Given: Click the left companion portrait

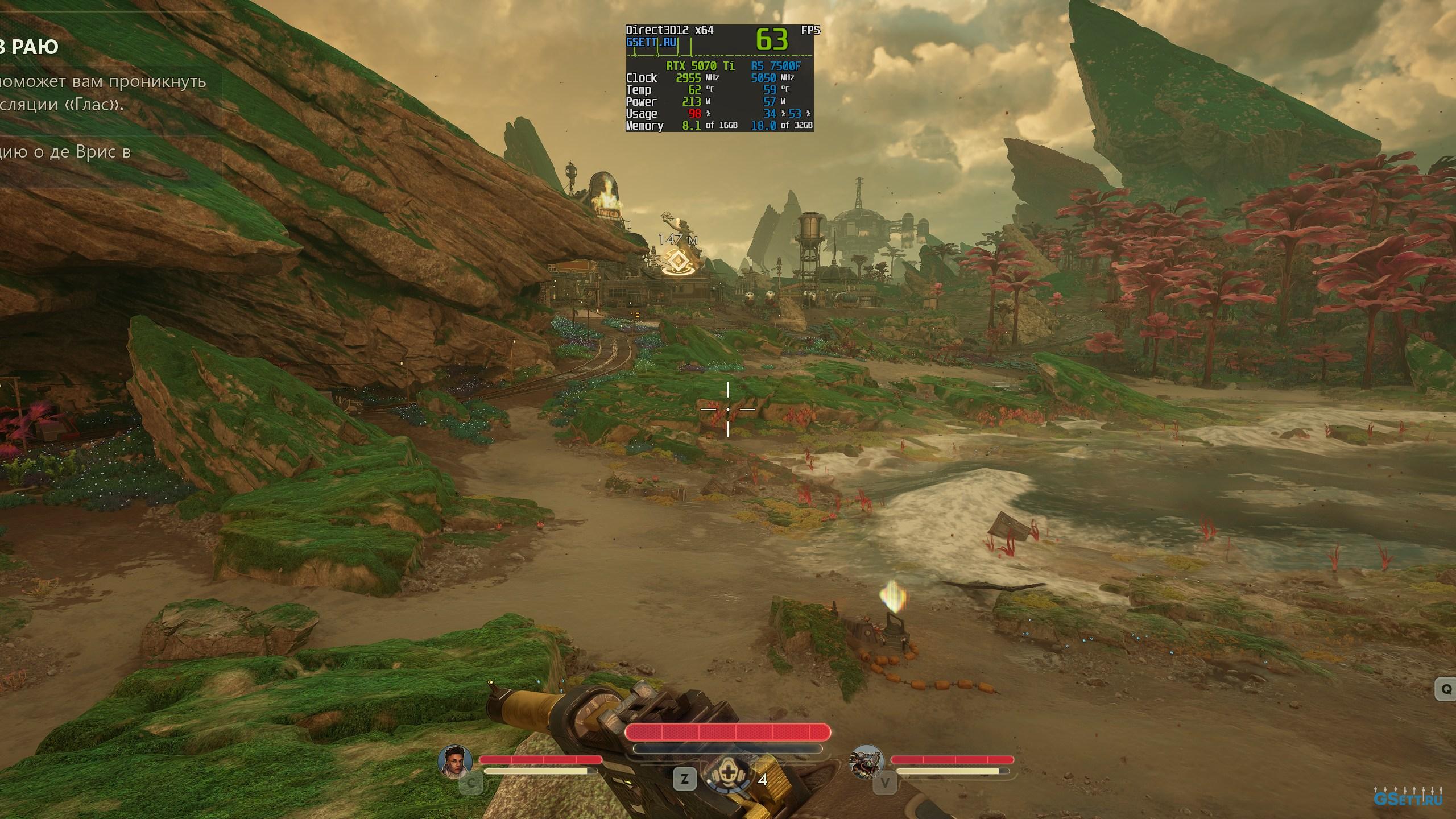Looking at the screenshot, I should [x=456, y=762].
